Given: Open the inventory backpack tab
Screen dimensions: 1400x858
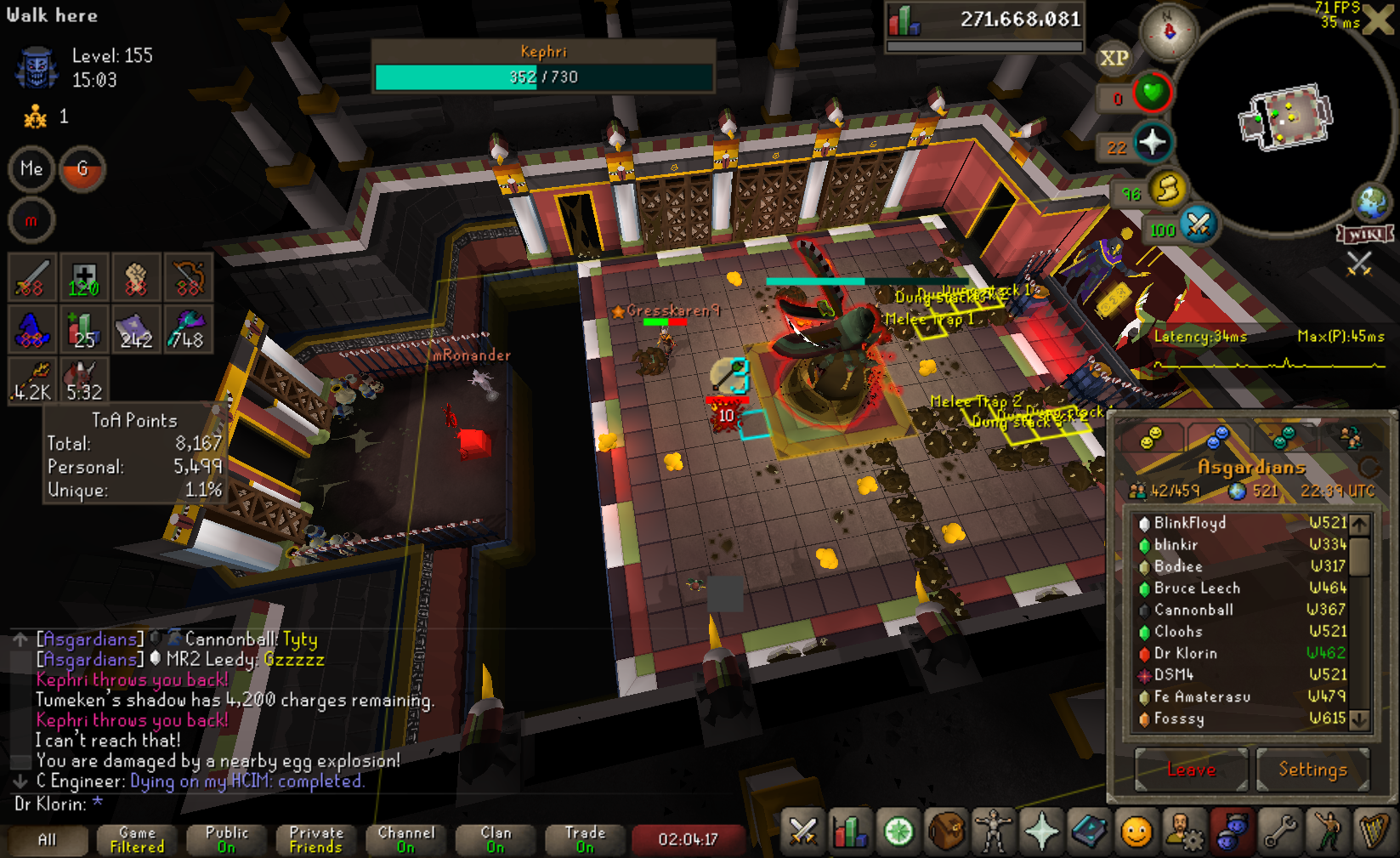Looking at the screenshot, I should pos(944,831).
